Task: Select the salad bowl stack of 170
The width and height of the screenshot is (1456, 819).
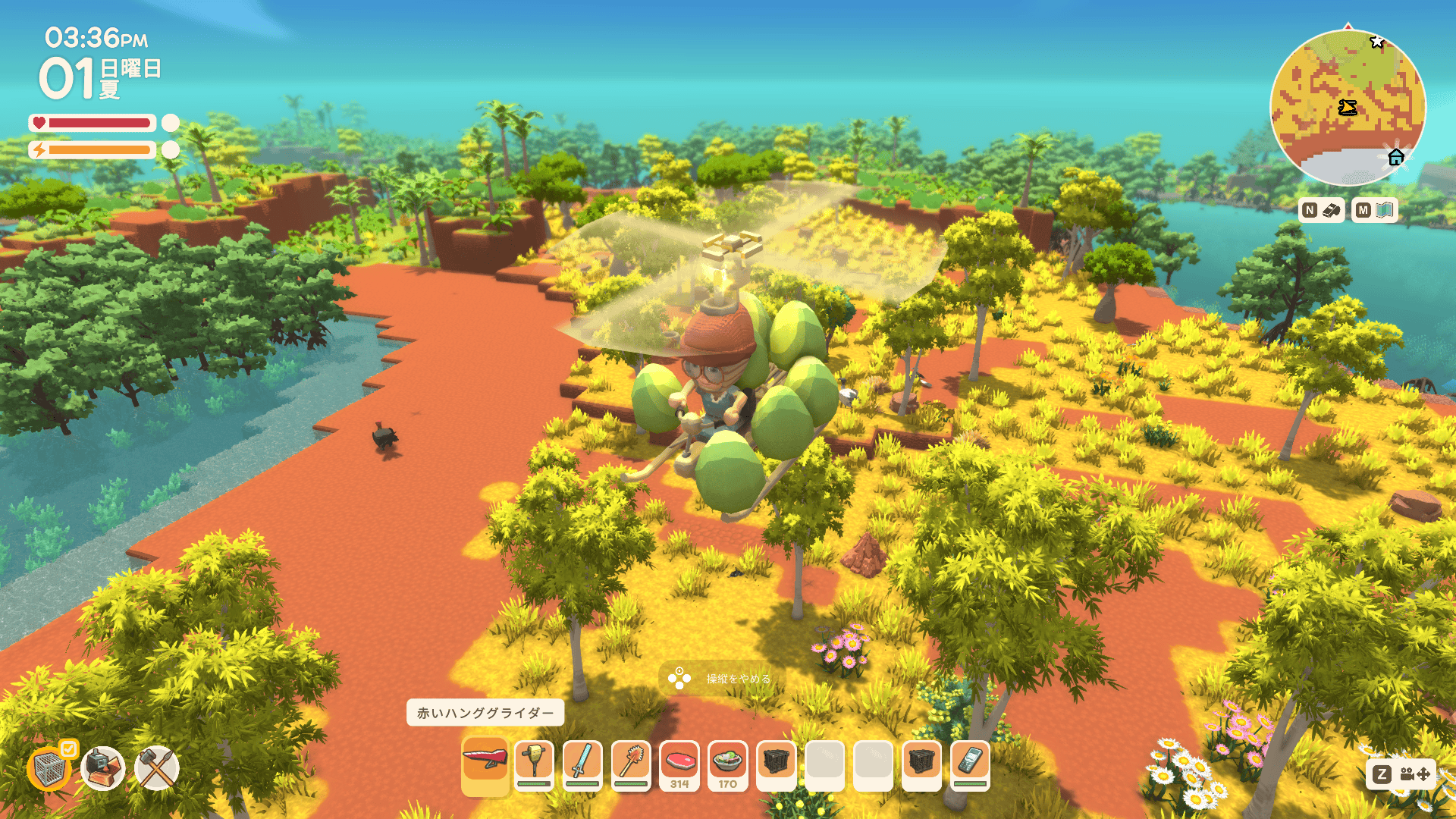Action: pos(728,764)
